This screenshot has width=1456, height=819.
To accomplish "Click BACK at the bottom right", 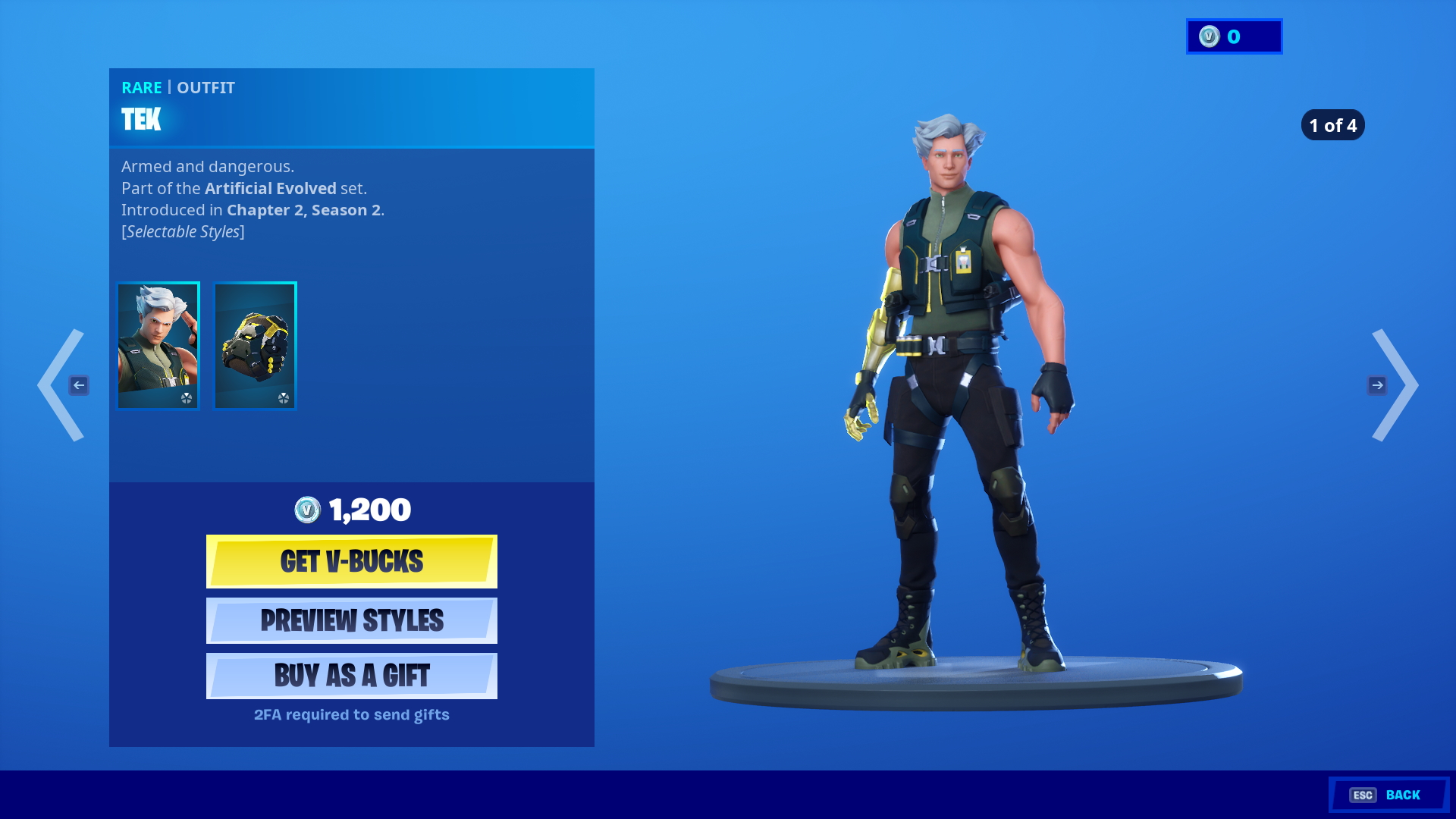I will click(x=1404, y=795).
